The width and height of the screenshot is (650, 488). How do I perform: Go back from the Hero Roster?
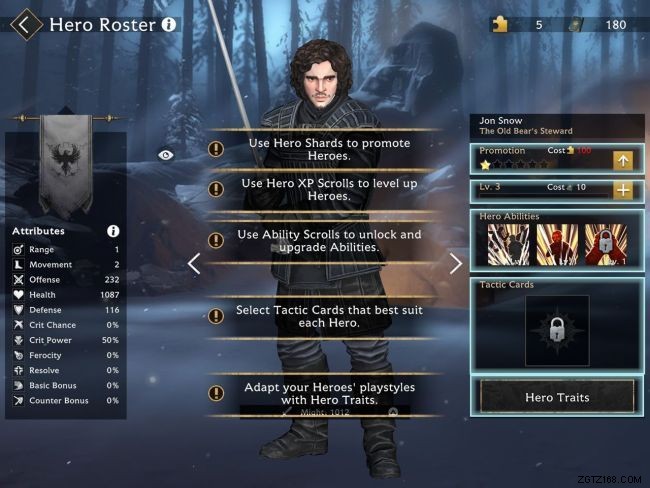25,24
